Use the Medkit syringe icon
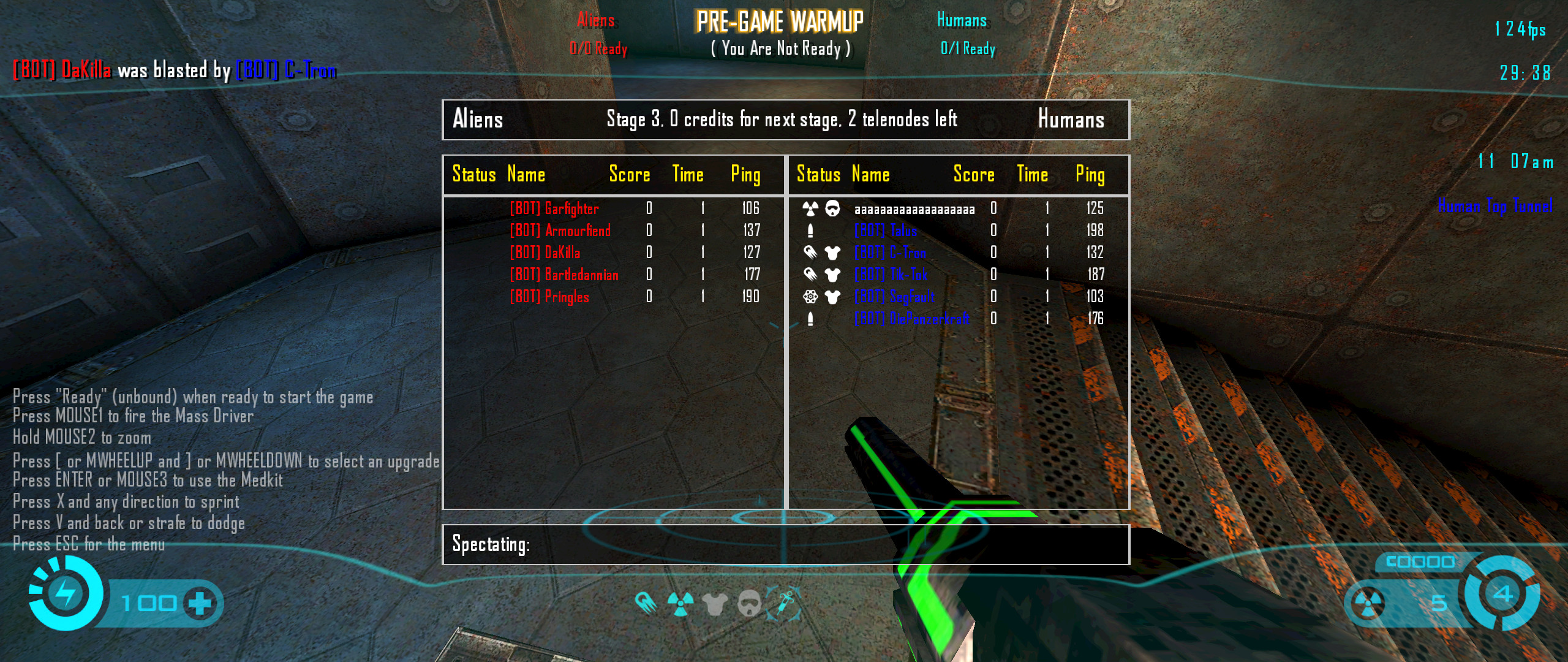Image resolution: width=1568 pixels, height=662 pixels. click(x=783, y=603)
